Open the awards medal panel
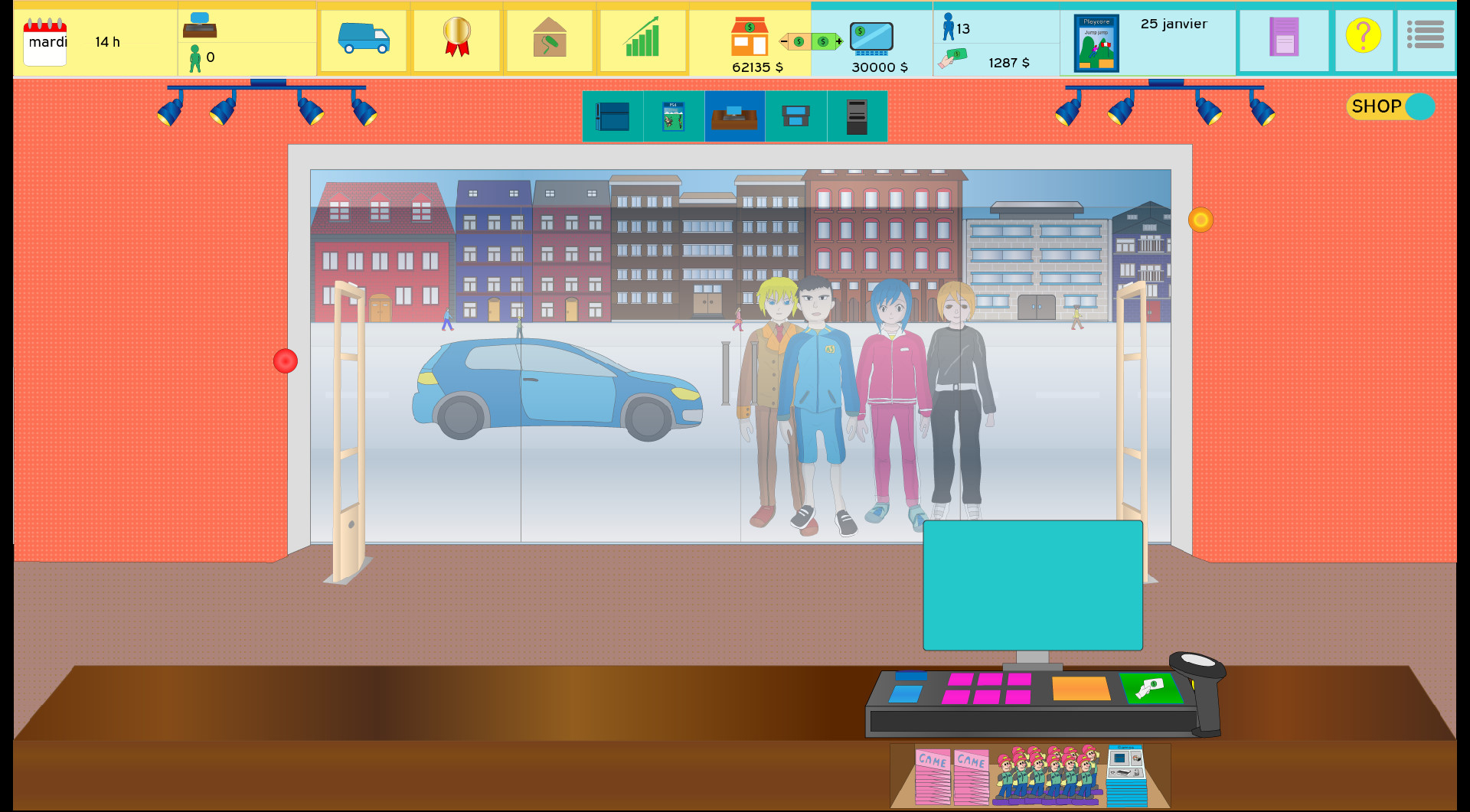 pyautogui.click(x=456, y=40)
